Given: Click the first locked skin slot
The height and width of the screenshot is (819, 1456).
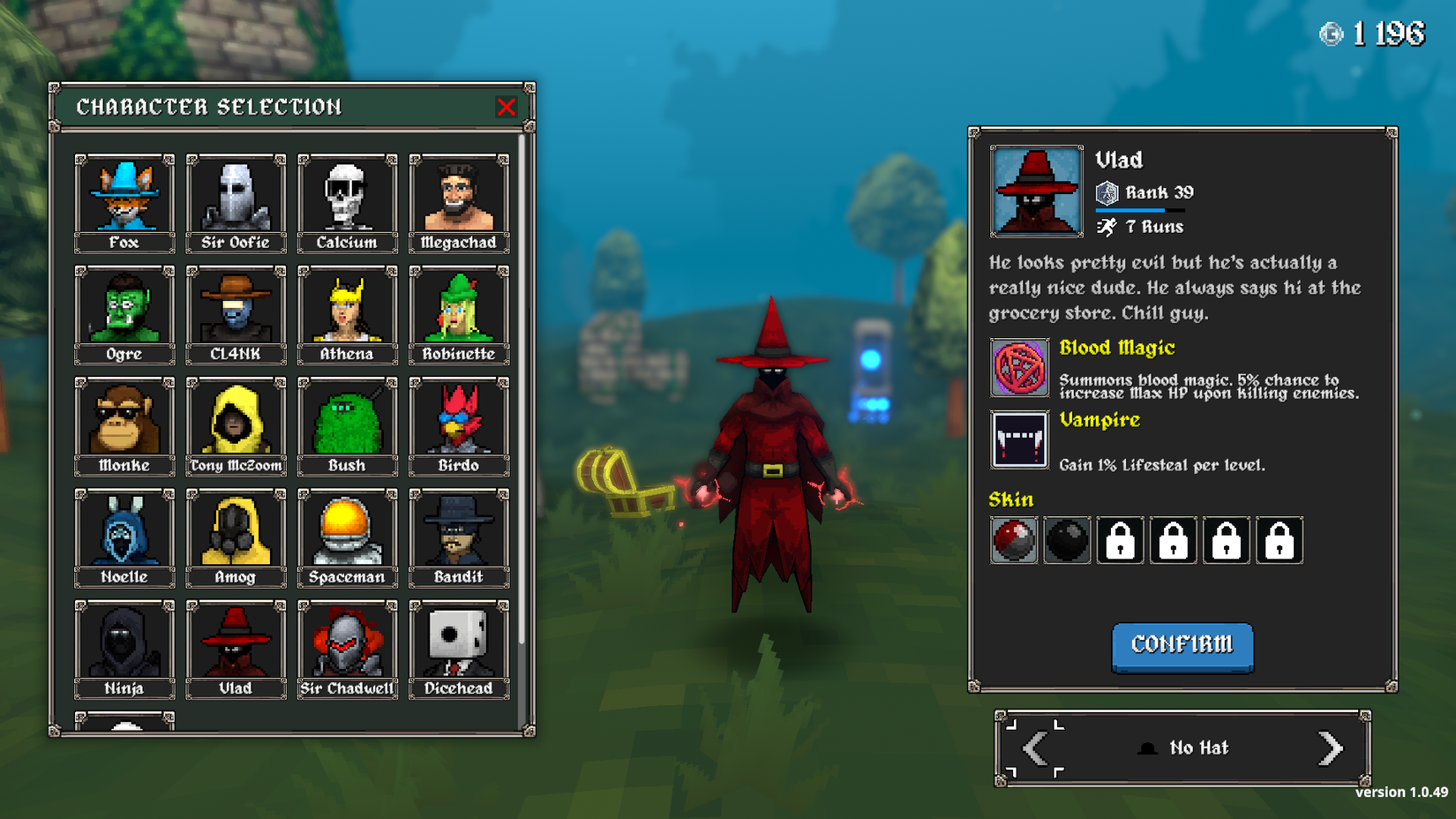Looking at the screenshot, I should tap(1120, 540).
